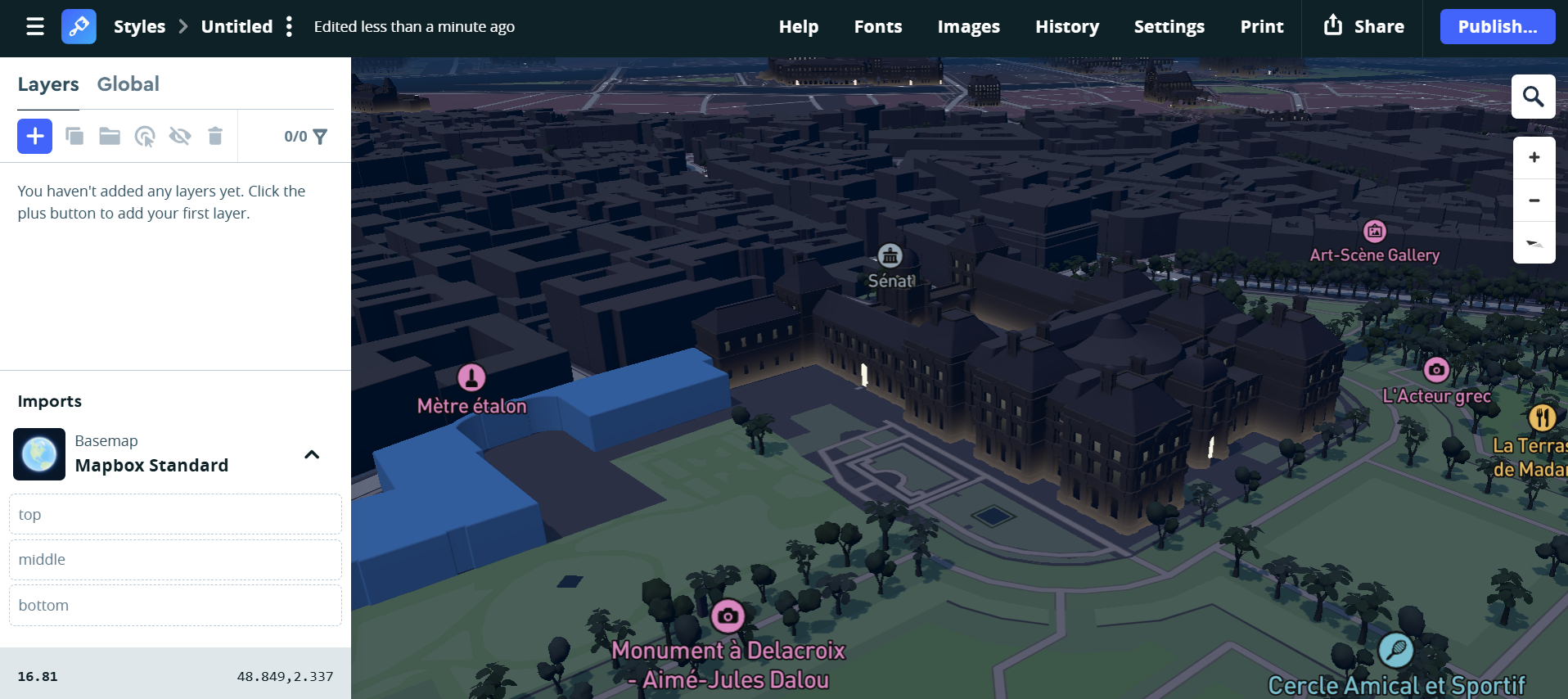The width and height of the screenshot is (1568, 699).
Task: Click the Publish button
Action: tap(1497, 25)
